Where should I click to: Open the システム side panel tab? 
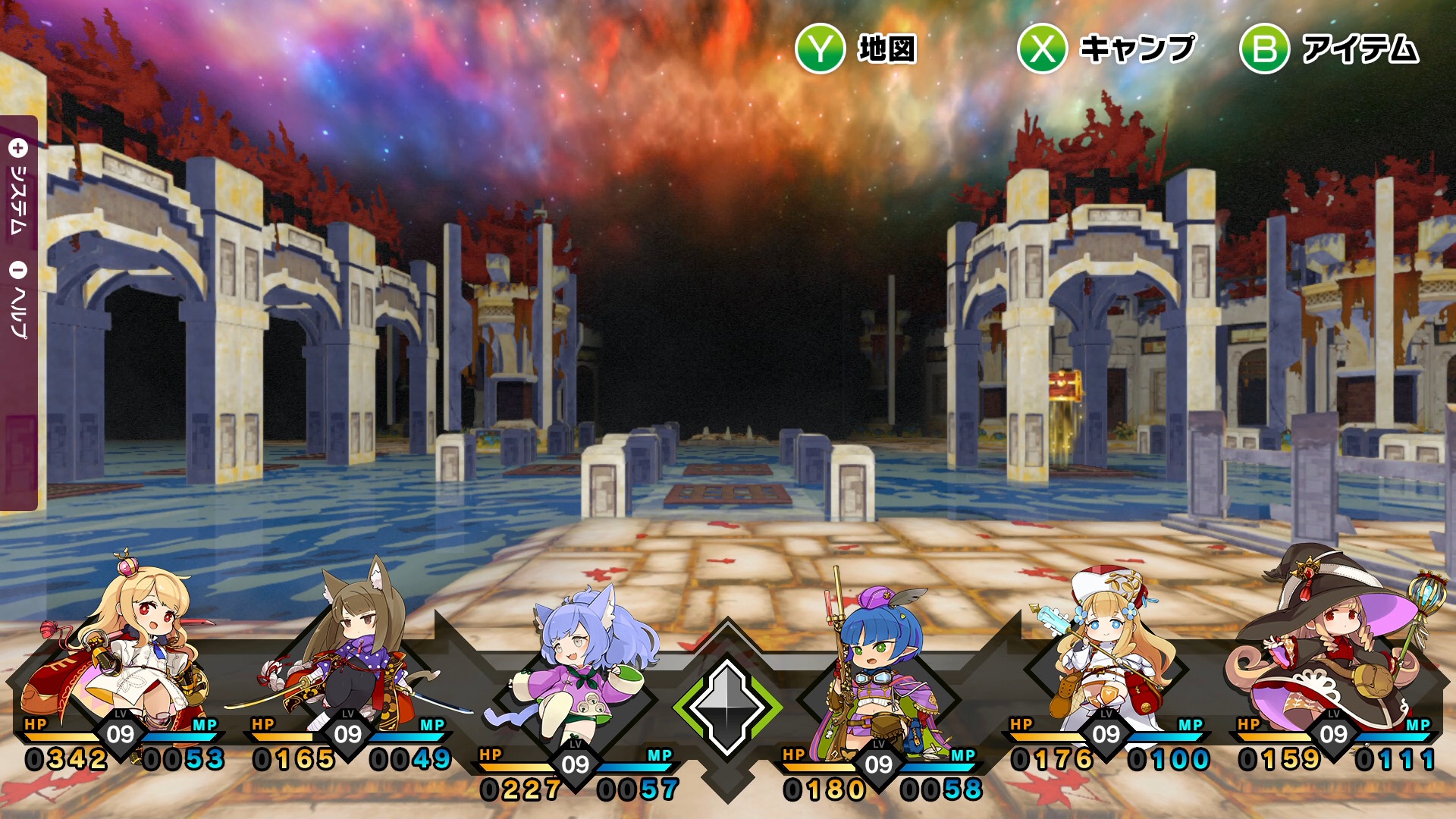pos(18,190)
